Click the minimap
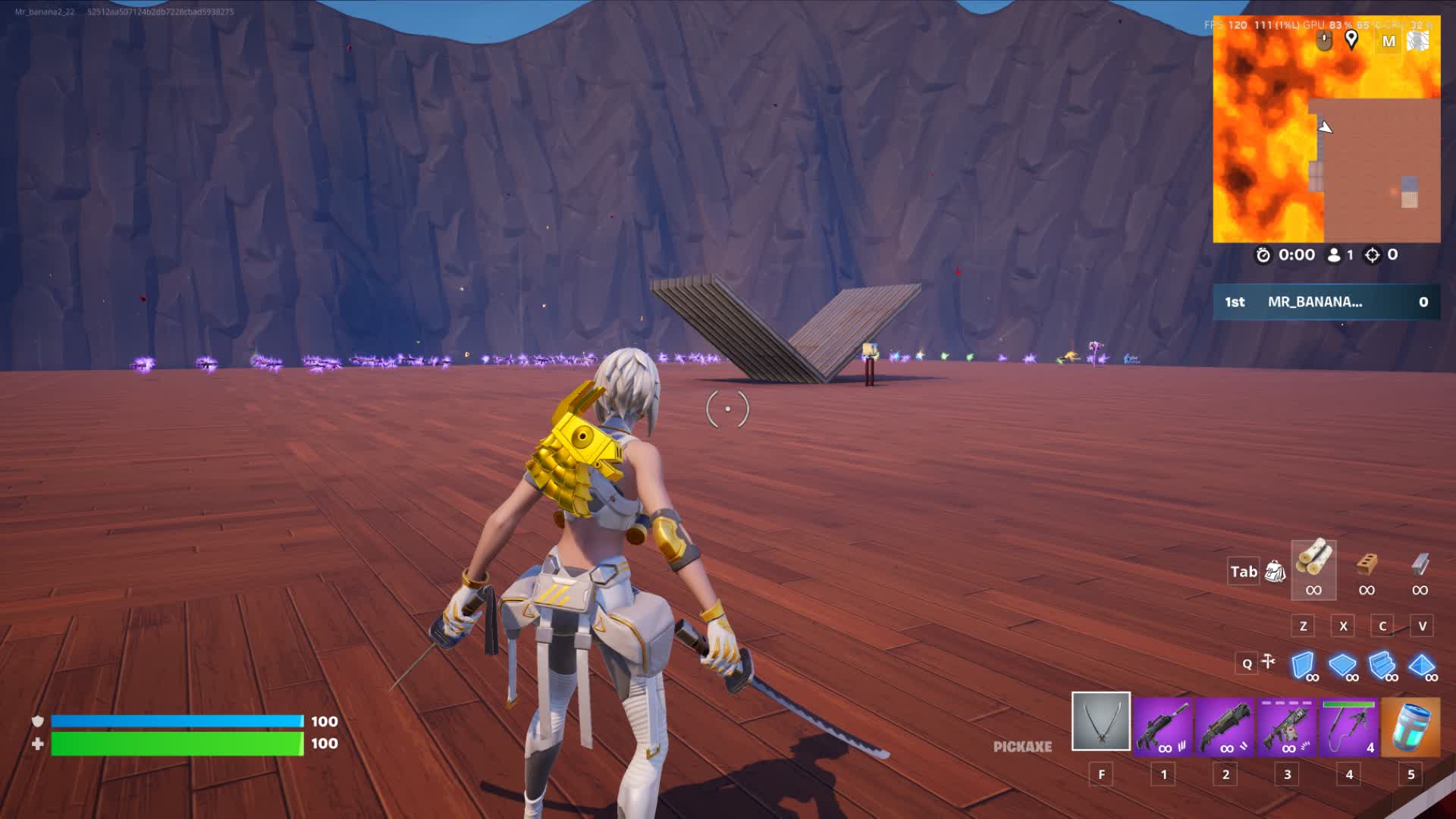Viewport: 1456px width, 819px height. pos(1326,152)
